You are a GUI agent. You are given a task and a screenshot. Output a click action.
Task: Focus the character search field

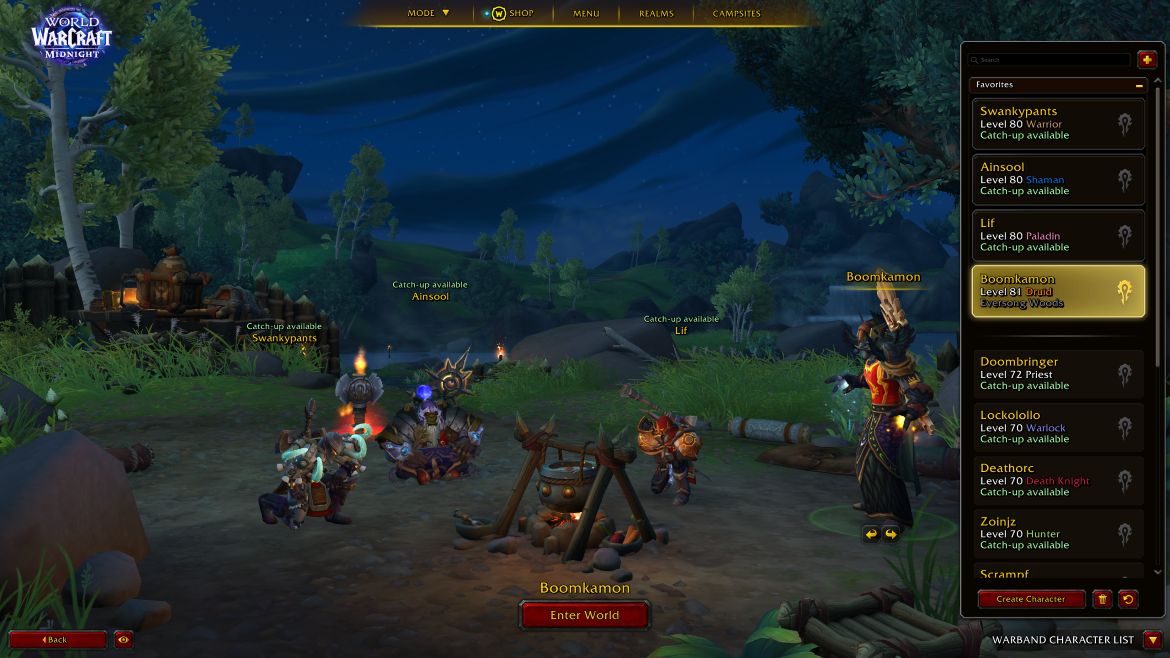[x=1050, y=60]
